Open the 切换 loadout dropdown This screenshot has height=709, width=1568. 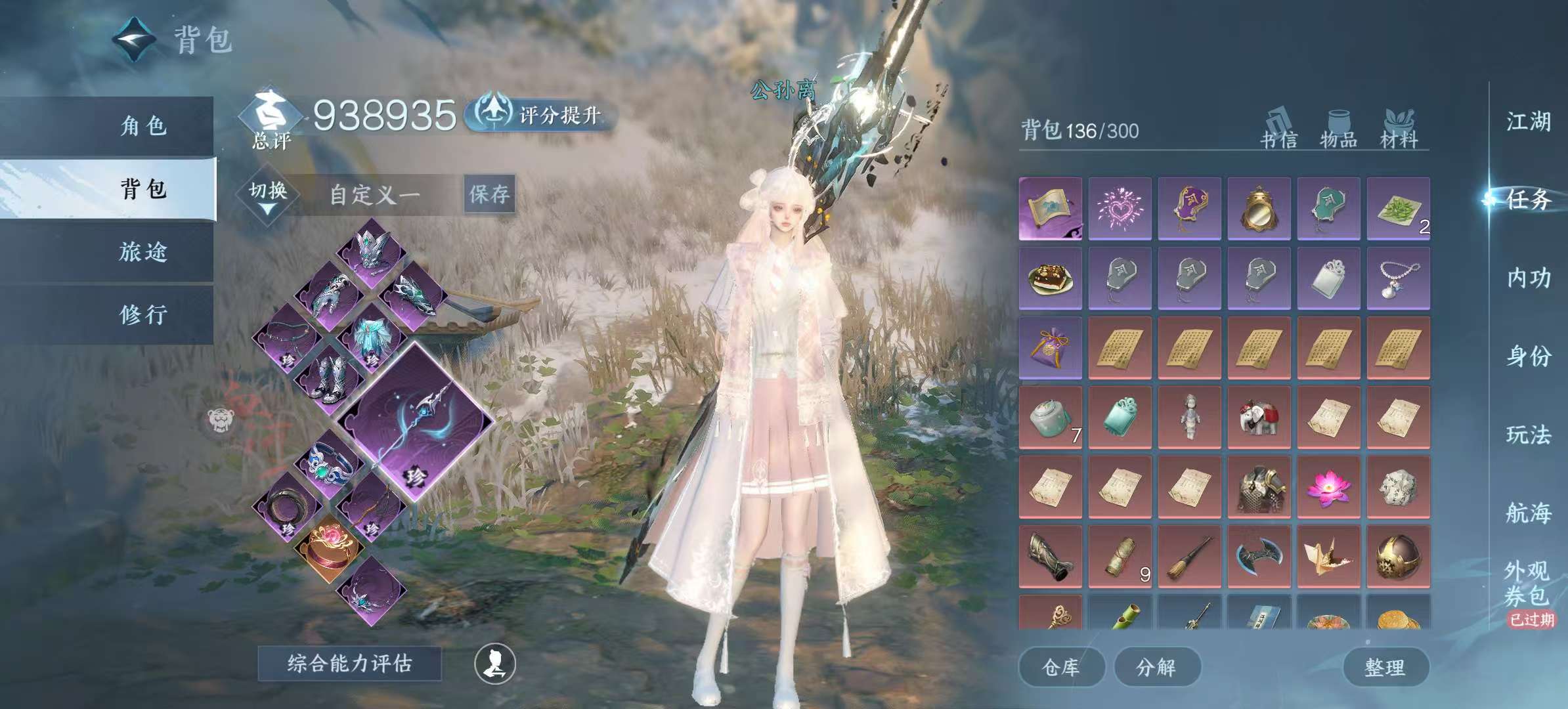[268, 195]
